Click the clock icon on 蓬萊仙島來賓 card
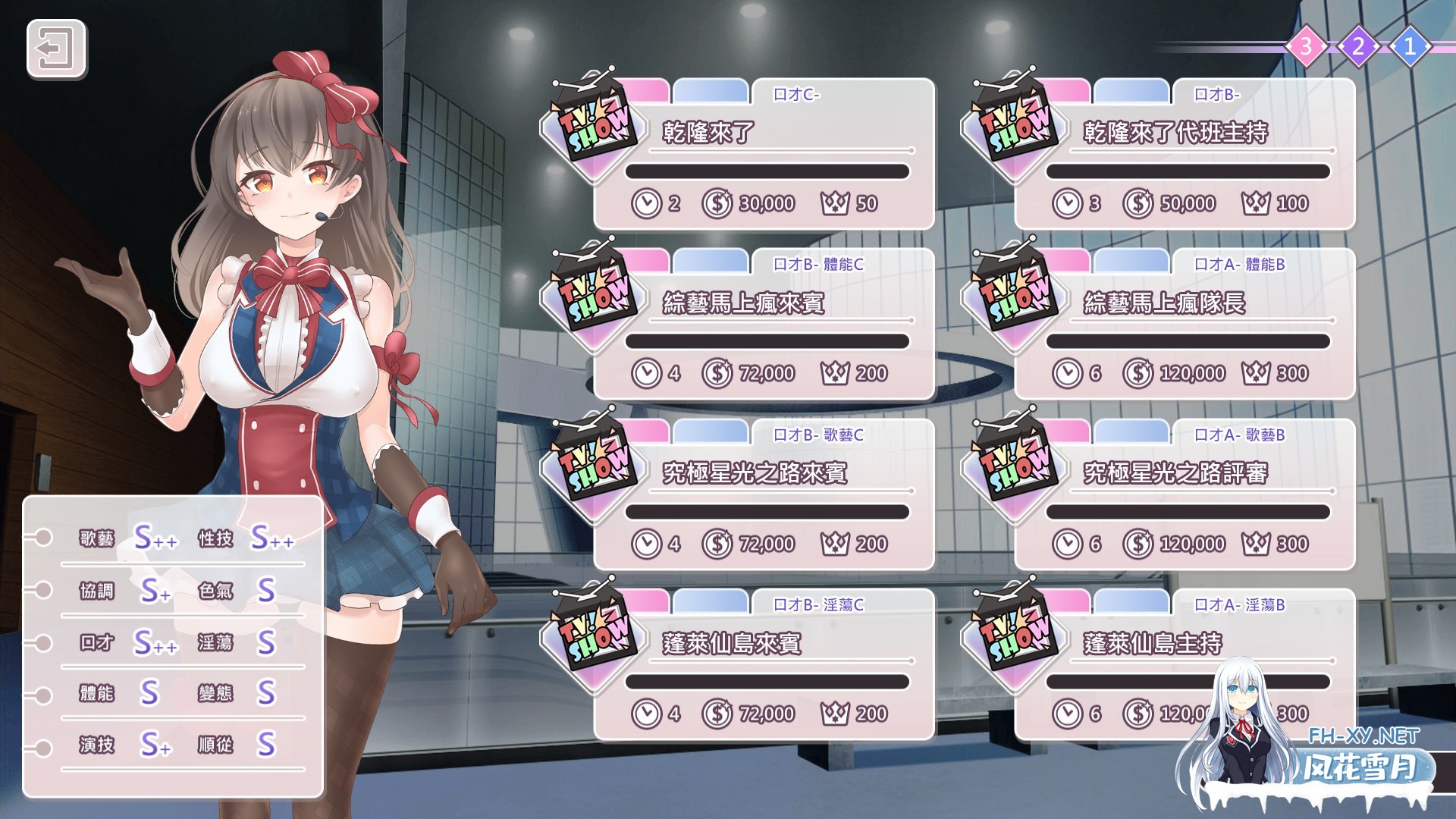Image resolution: width=1456 pixels, height=819 pixels. [648, 713]
